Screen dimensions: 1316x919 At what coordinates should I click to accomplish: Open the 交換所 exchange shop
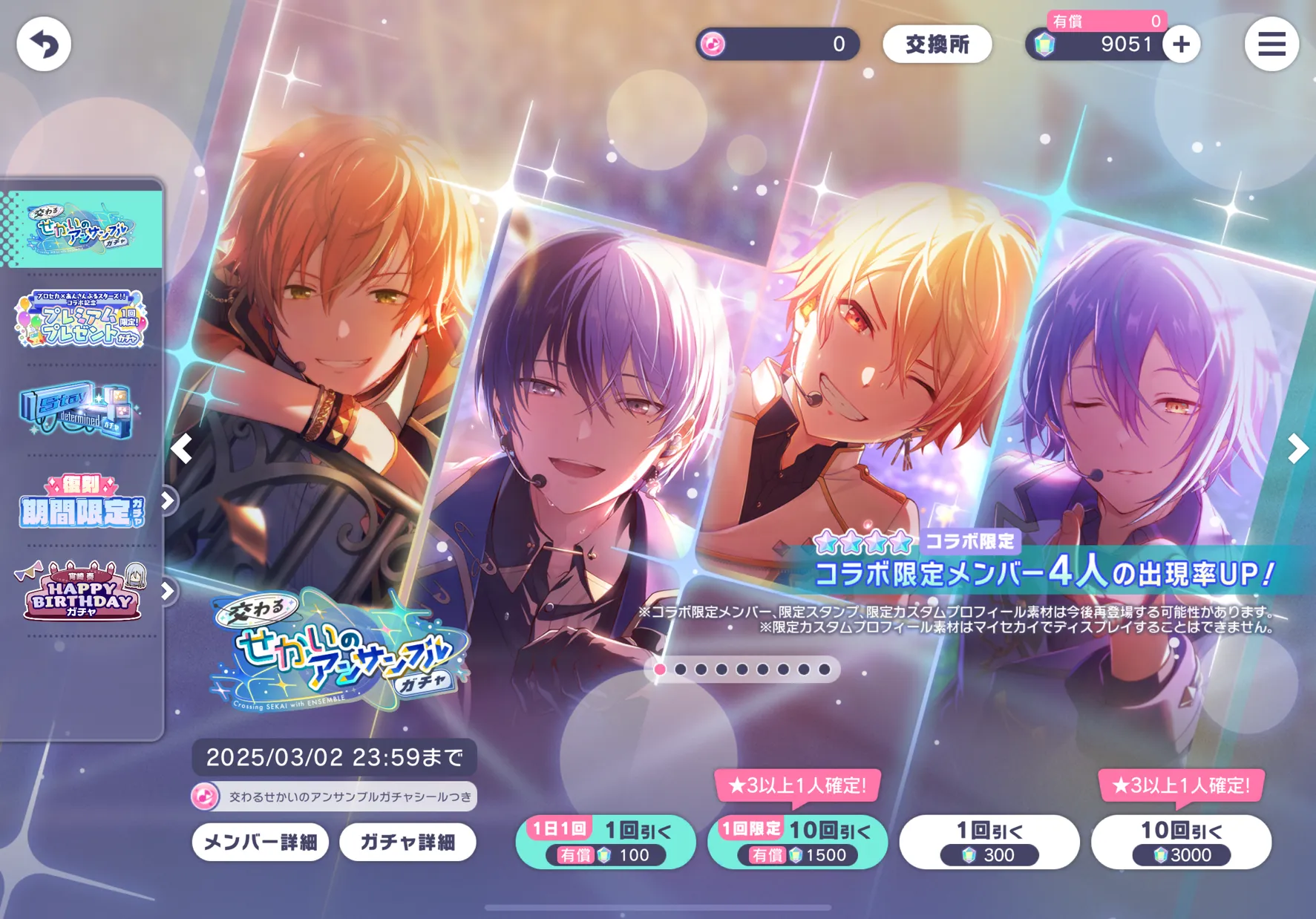(937, 45)
